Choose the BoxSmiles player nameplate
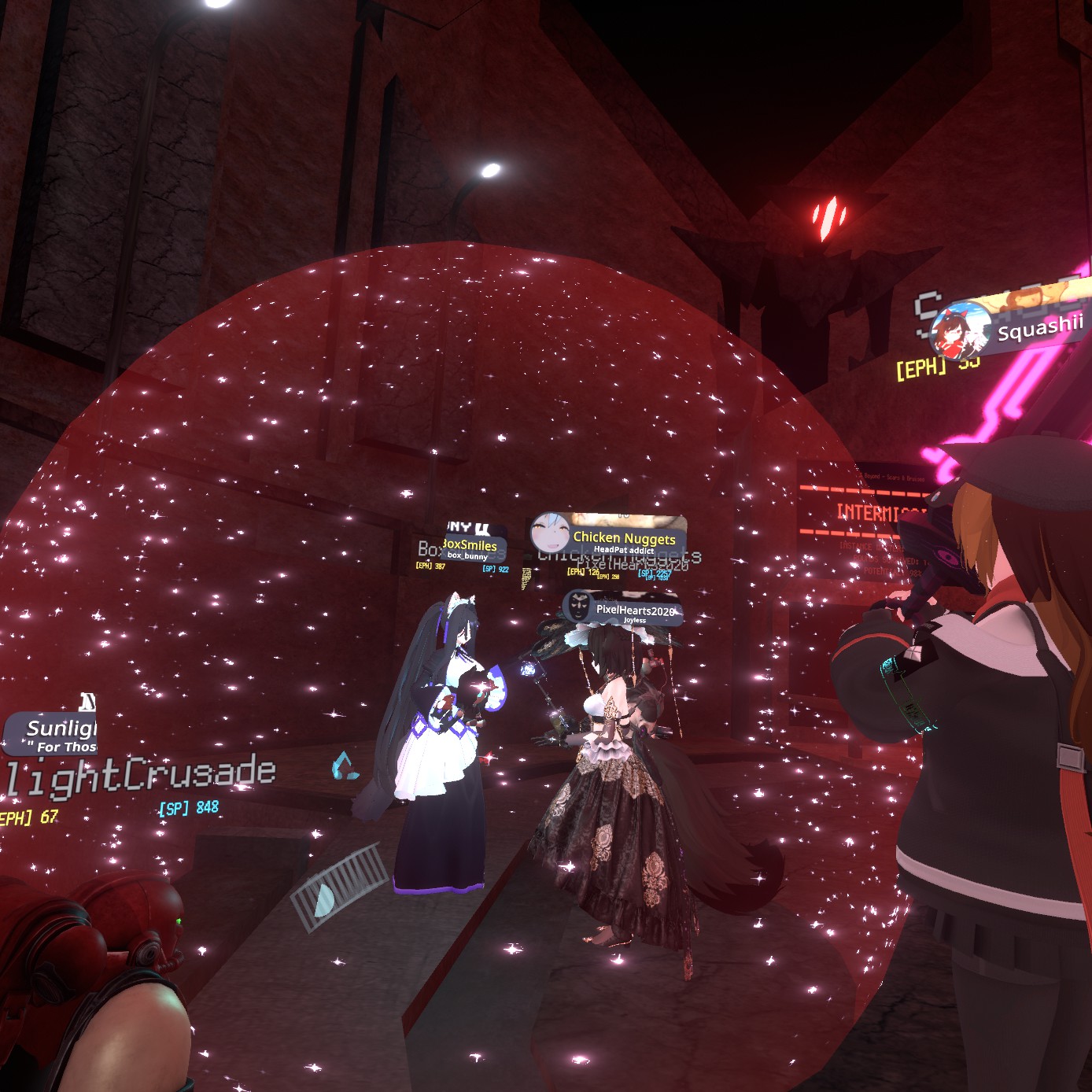This screenshot has width=1092, height=1092. pos(473,548)
